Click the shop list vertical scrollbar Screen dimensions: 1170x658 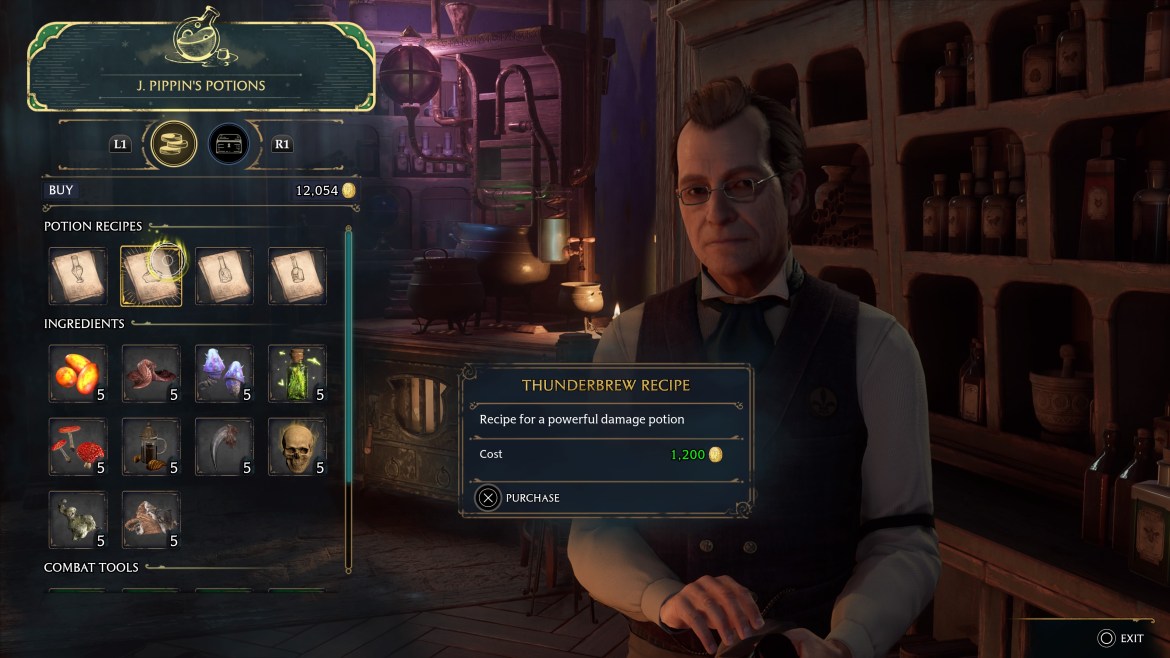(348, 400)
